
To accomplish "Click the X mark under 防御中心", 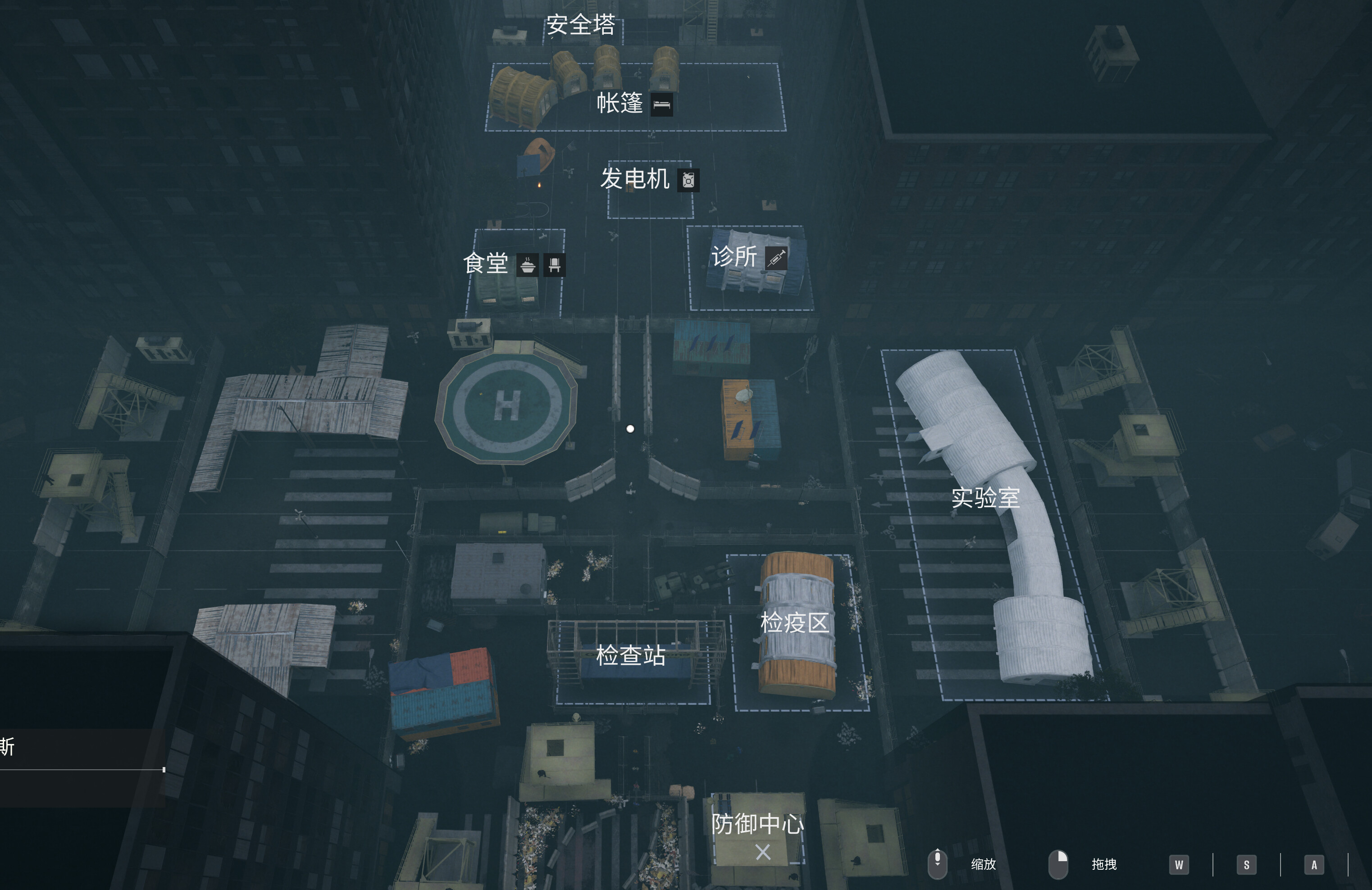I will (763, 852).
